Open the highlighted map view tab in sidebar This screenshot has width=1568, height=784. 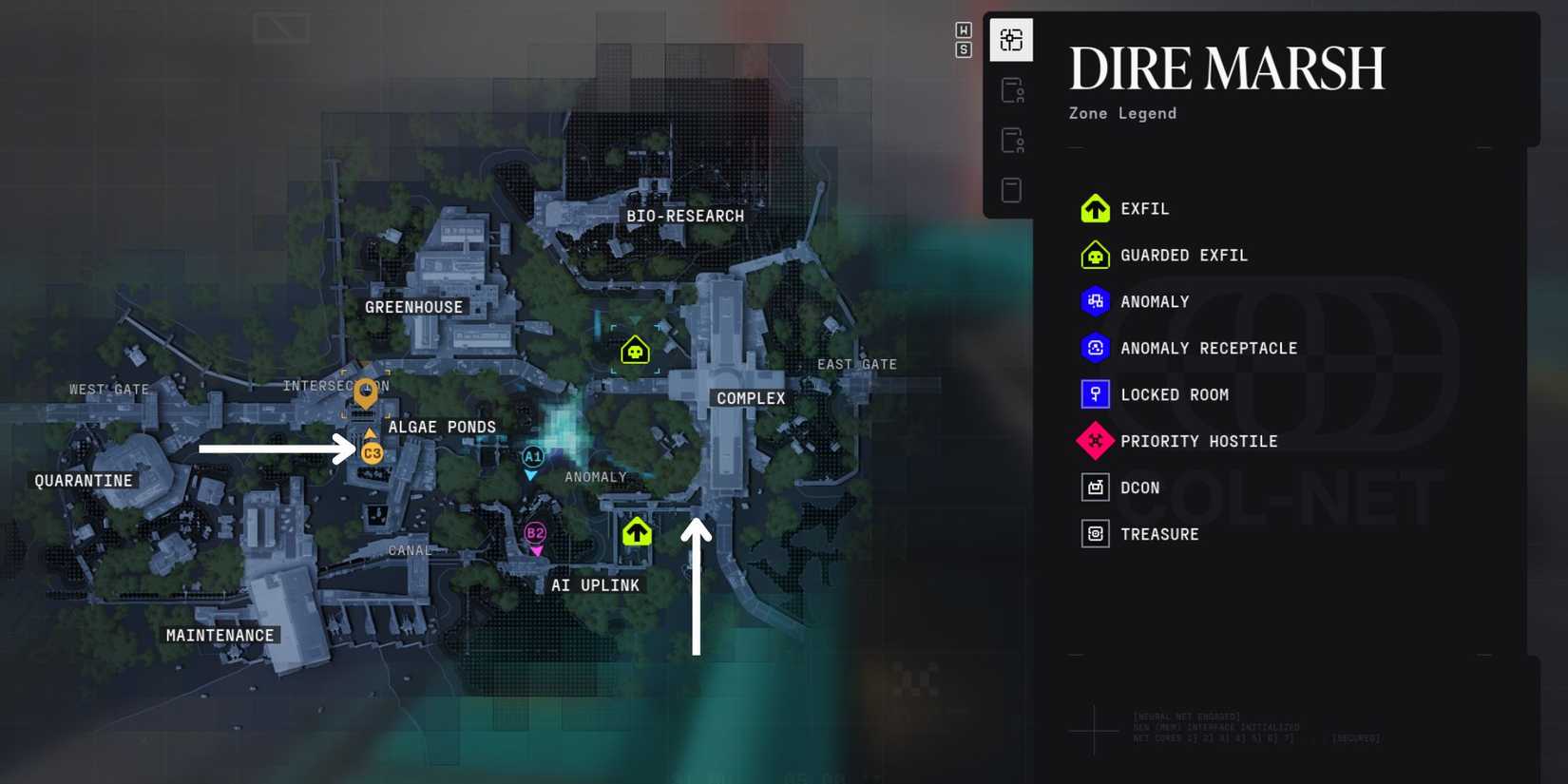[1010, 40]
